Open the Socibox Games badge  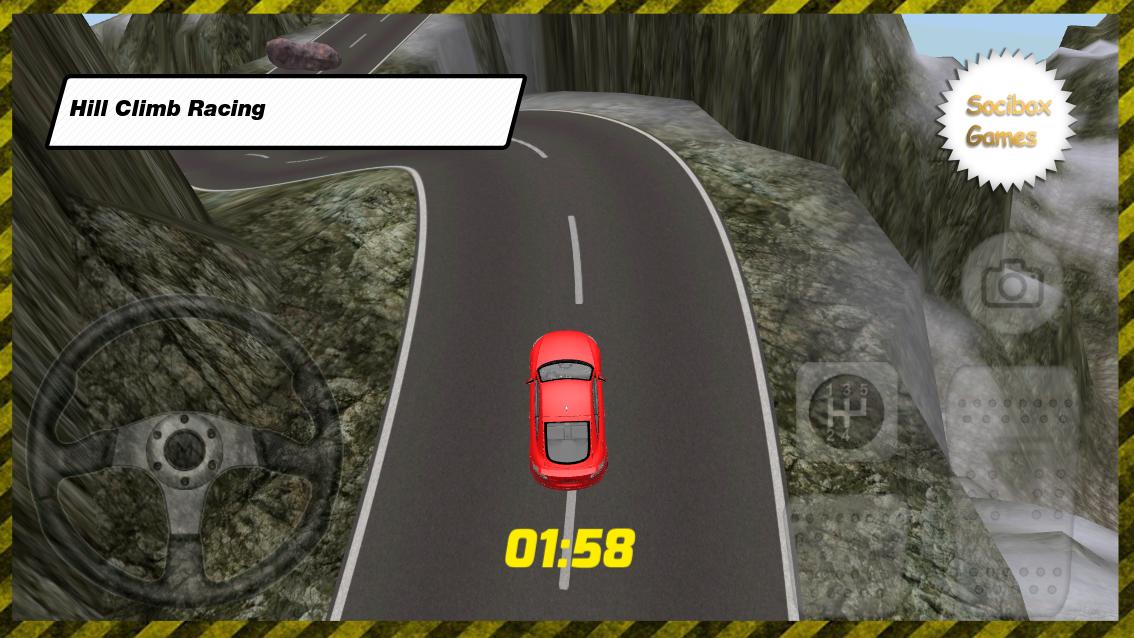[1007, 121]
